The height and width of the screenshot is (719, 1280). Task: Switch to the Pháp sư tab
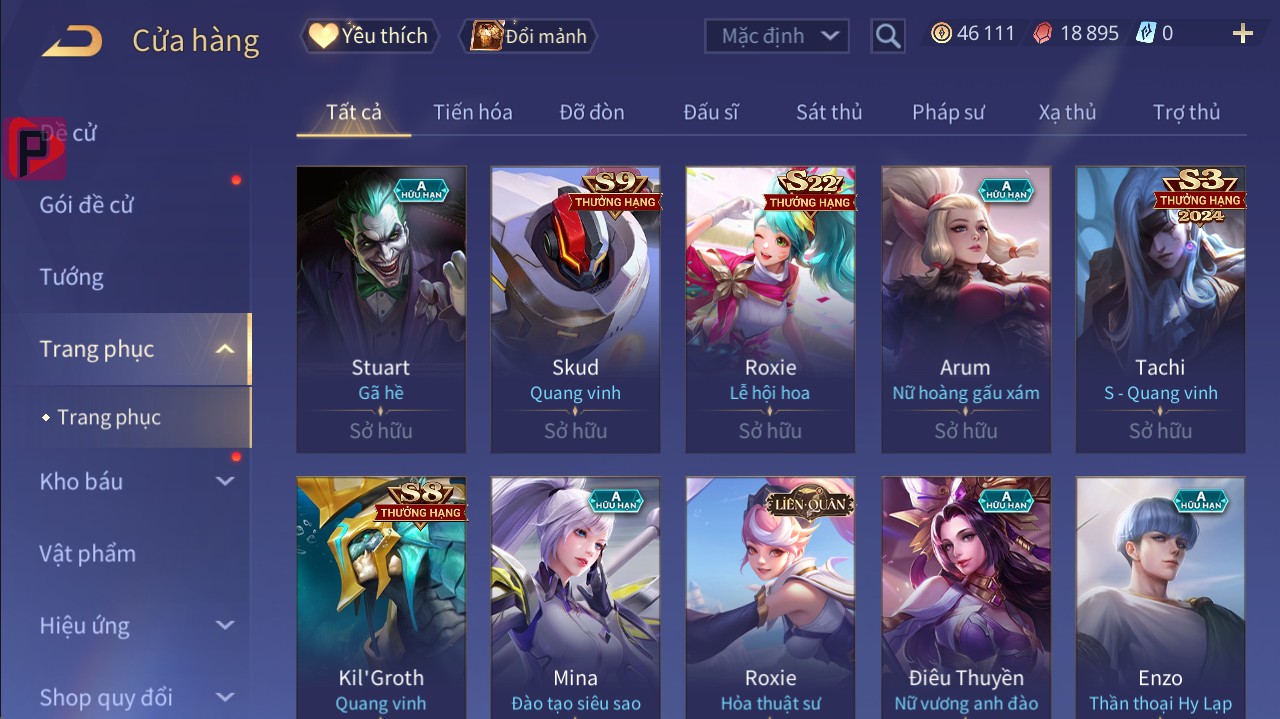[x=948, y=112]
